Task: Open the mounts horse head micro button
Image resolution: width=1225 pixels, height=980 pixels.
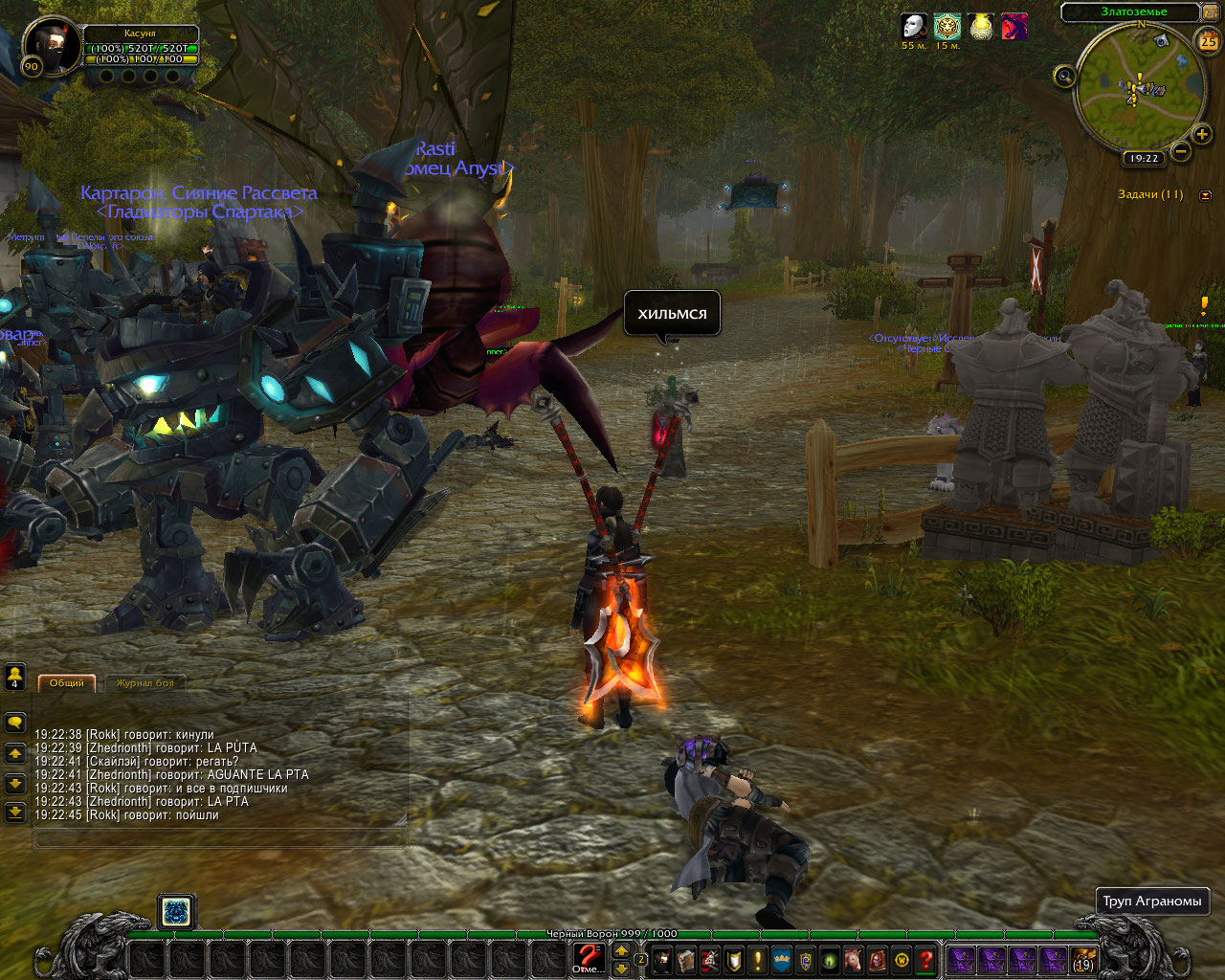Action: [x=852, y=959]
